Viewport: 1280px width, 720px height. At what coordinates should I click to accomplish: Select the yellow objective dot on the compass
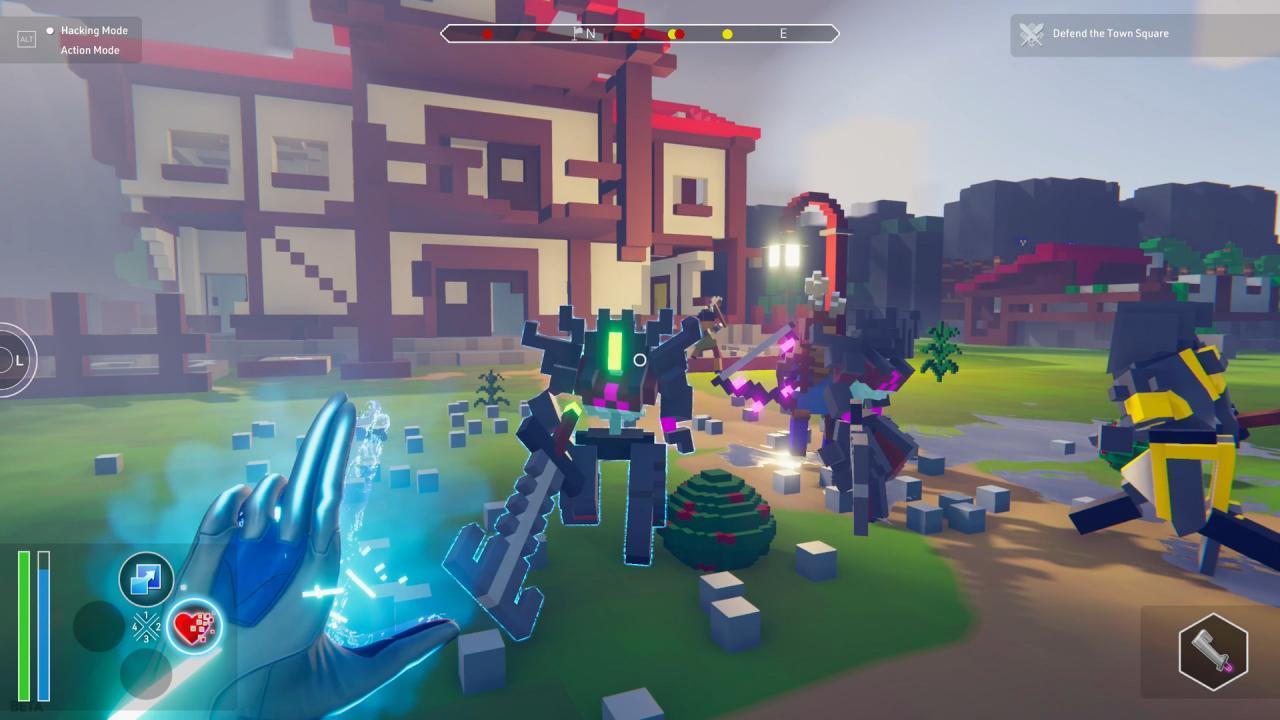tap(727, 33)
